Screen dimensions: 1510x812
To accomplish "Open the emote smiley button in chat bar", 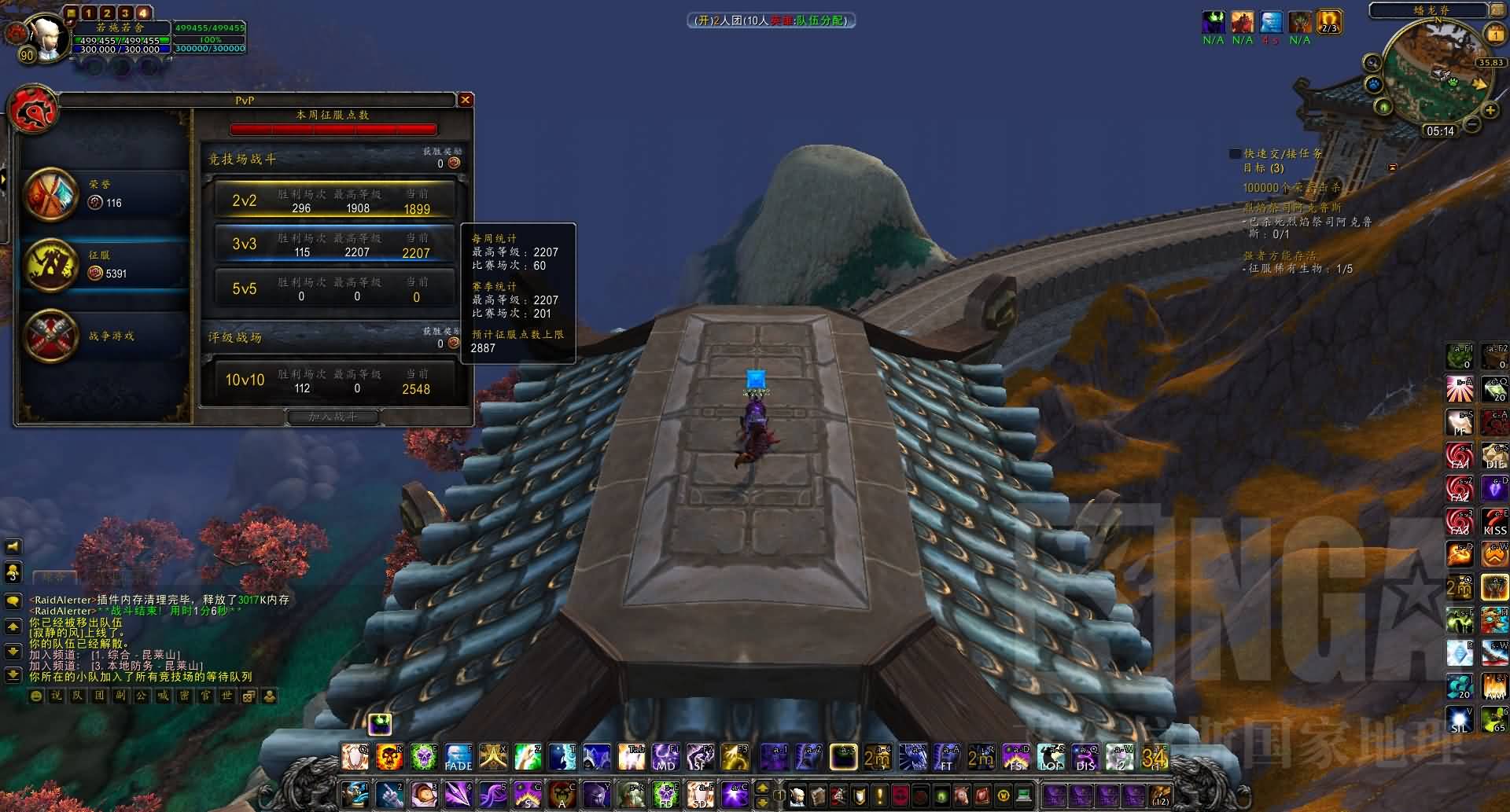I will point(35,696).
